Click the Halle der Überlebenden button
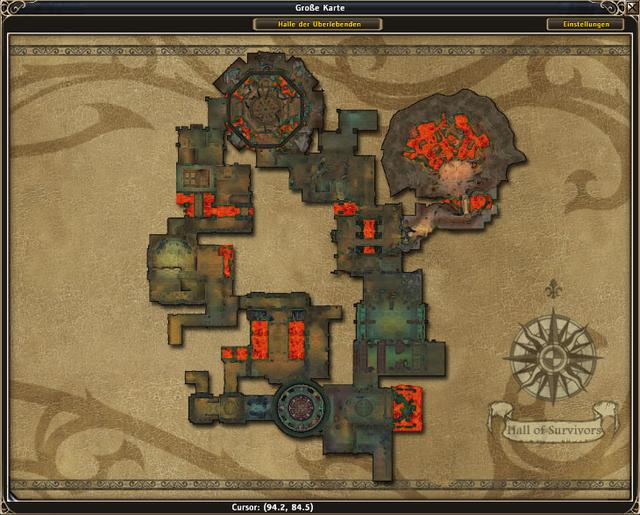640x515 pixels. [x=317, y=24]
